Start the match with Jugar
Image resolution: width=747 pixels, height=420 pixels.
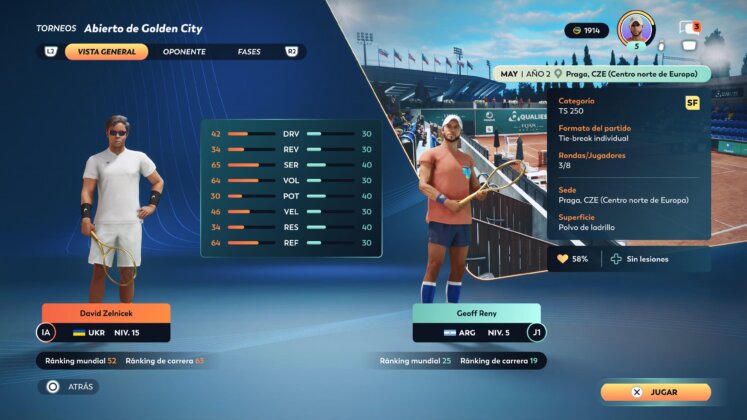click(656, 392)
